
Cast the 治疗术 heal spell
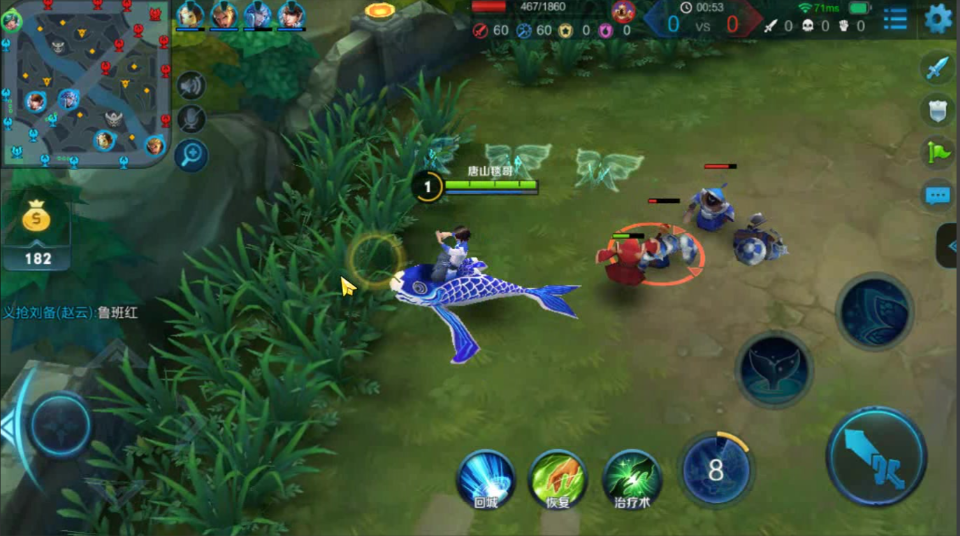click(x=632, y=479)
